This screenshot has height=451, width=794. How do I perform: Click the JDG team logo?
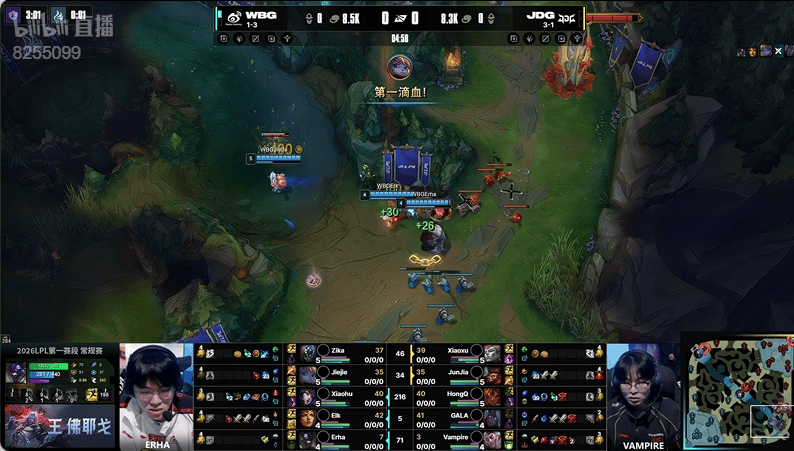(x=566, y=17)
